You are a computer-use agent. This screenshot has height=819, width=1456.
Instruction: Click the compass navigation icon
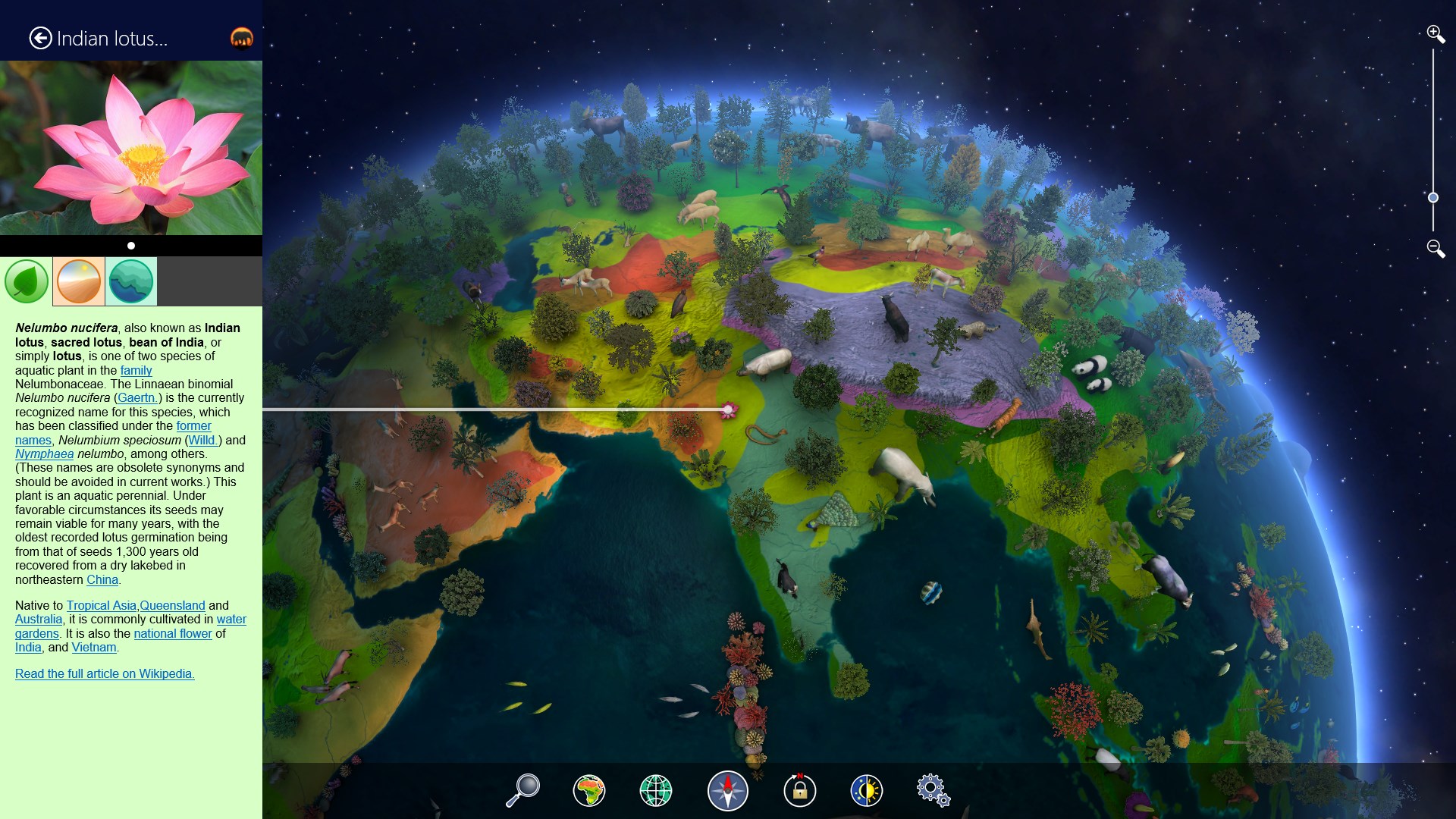pos(727,790)
